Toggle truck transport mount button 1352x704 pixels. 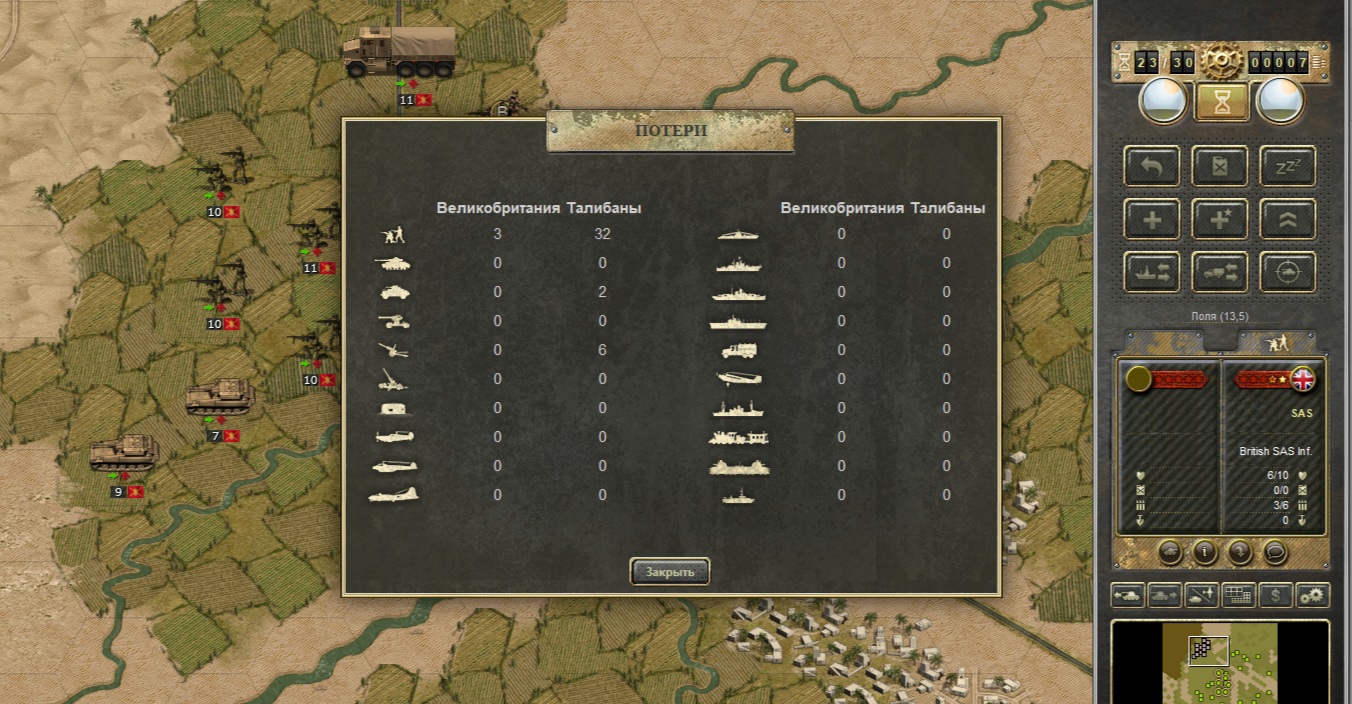click(x=1219, y=272)
